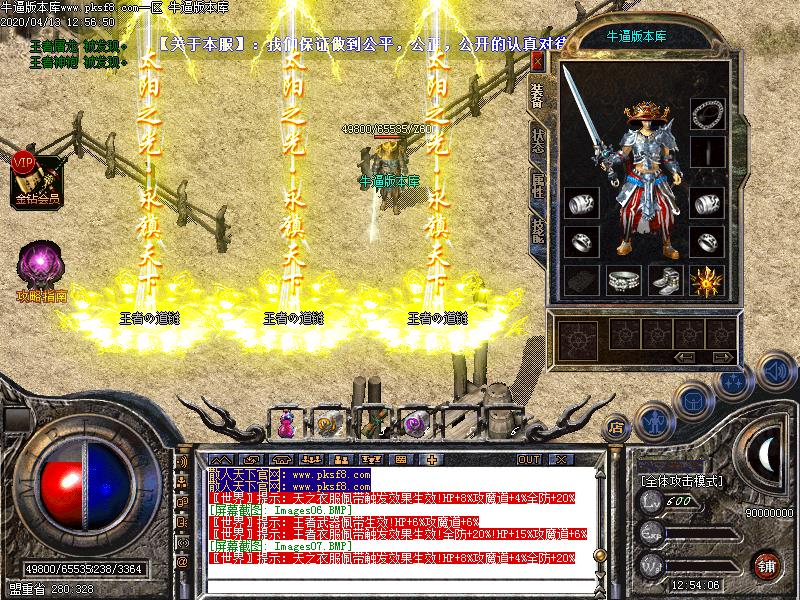Viewport: 800px width, 600px height.
Task: Select the equipped necklace slot
Action: (x=708, y=112)
